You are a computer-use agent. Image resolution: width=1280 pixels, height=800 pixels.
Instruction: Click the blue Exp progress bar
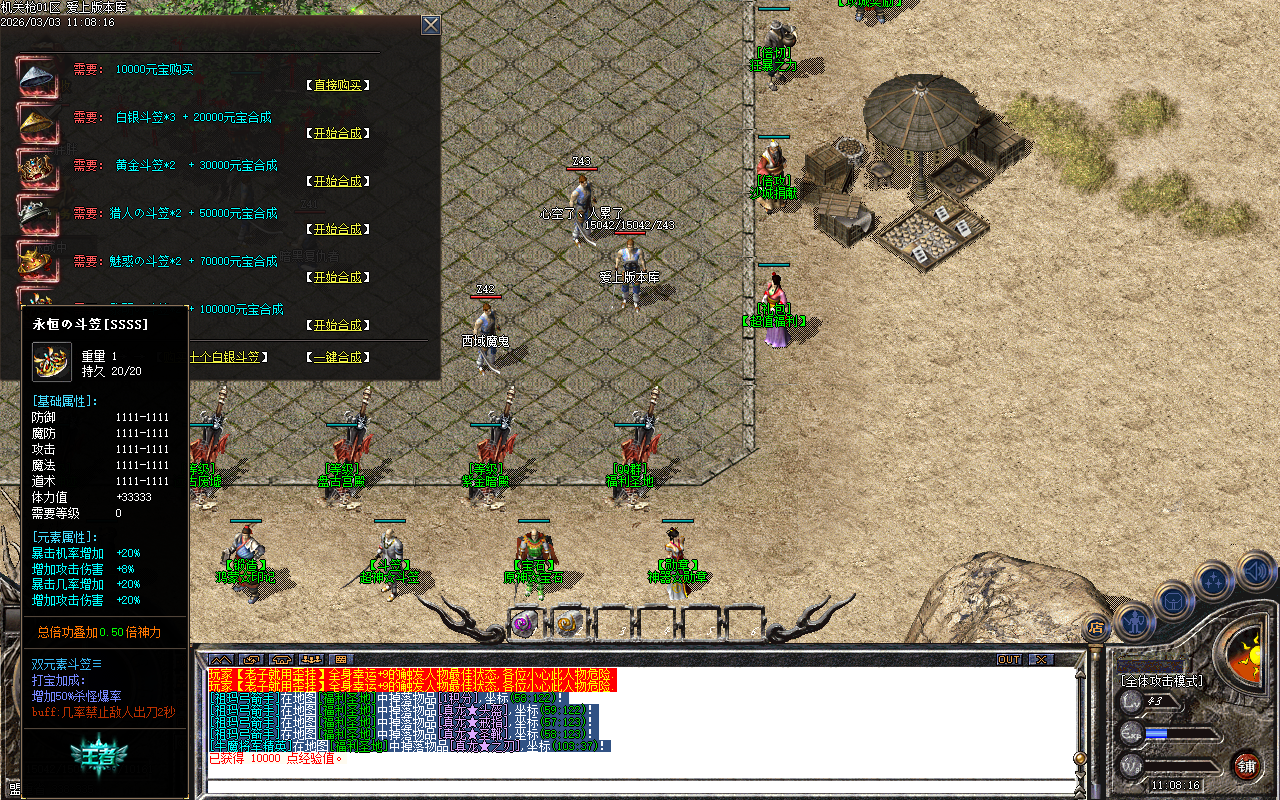tap(1180, 733)
